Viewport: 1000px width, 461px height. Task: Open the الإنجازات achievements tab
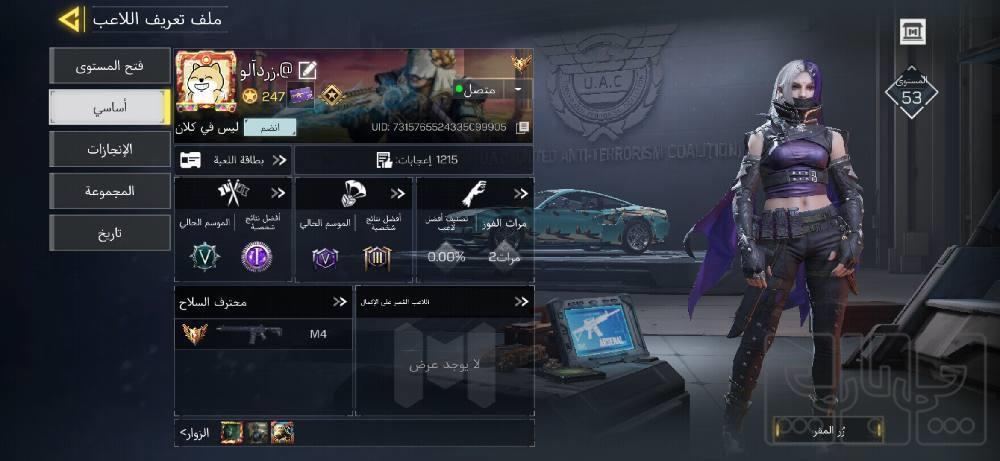[x=110, y=149]
